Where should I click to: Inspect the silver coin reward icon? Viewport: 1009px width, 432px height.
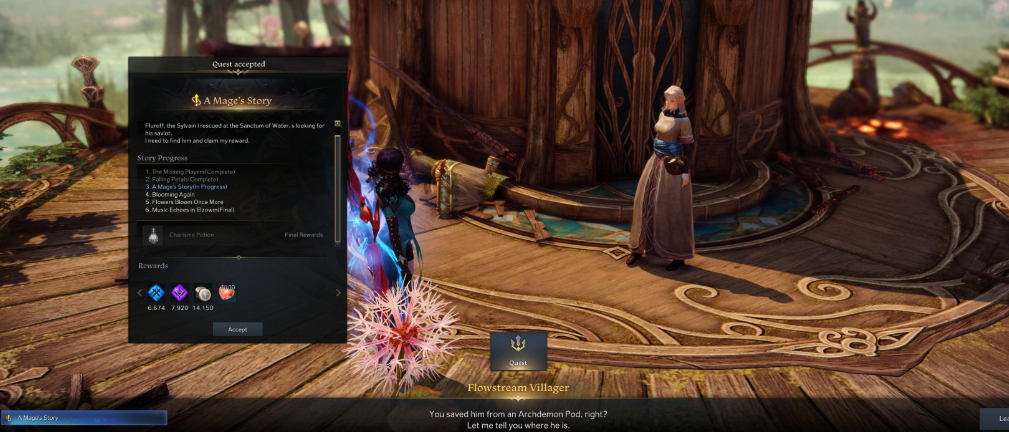click(203, 292)
